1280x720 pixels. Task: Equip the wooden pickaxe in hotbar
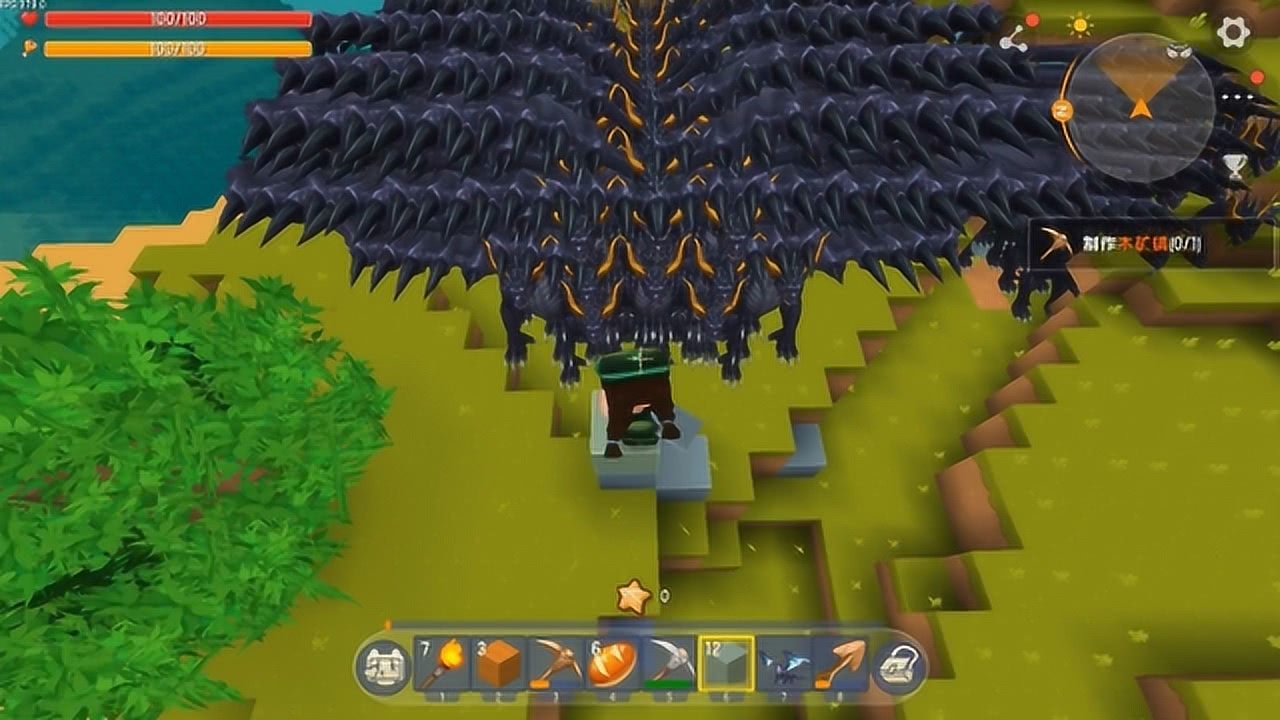(x=555, y=664)
